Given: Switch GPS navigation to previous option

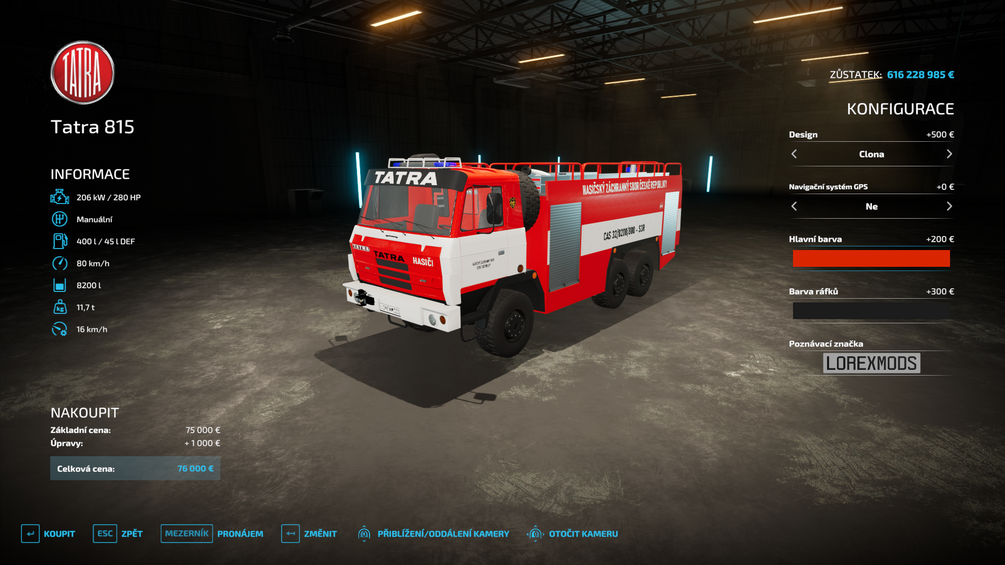Looking at the screenshot, I should tap(794, 206).
